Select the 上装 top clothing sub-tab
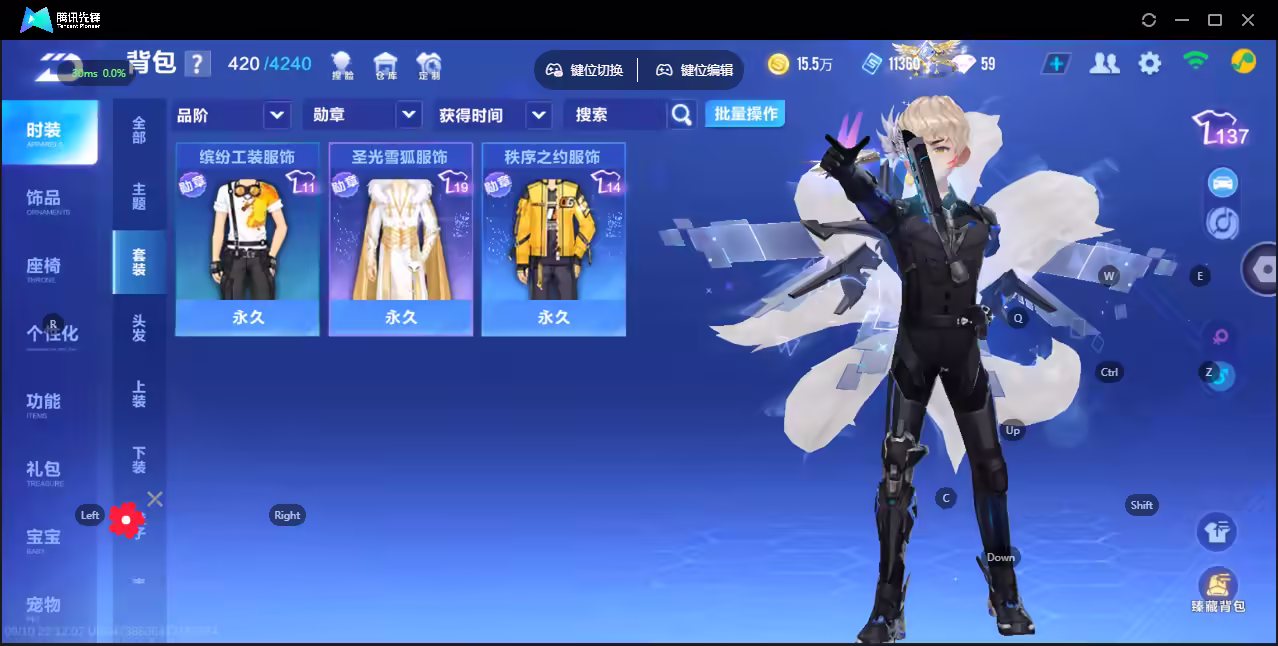This screenshot has height=646, width=1278. click(139, 393)
